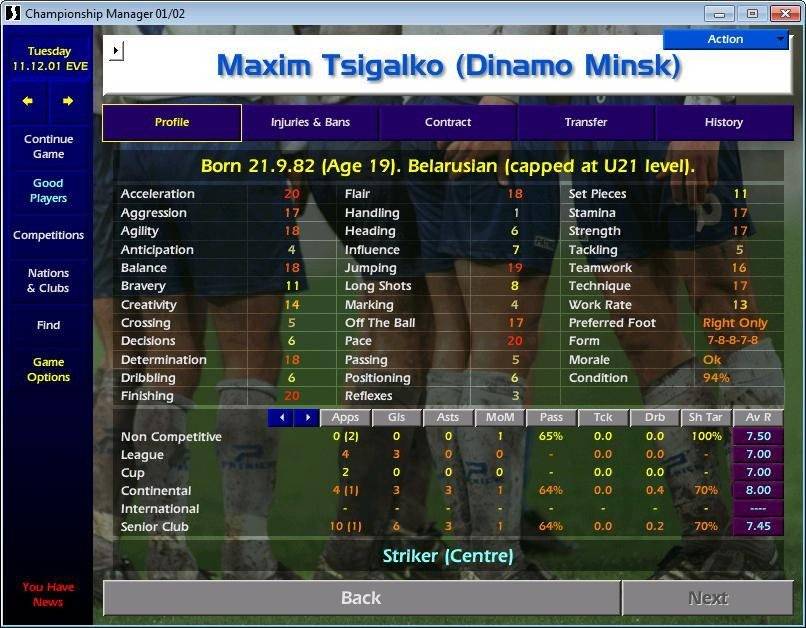Open Game Options
Viewport: 806px width, 628px height.
point(48,370)
